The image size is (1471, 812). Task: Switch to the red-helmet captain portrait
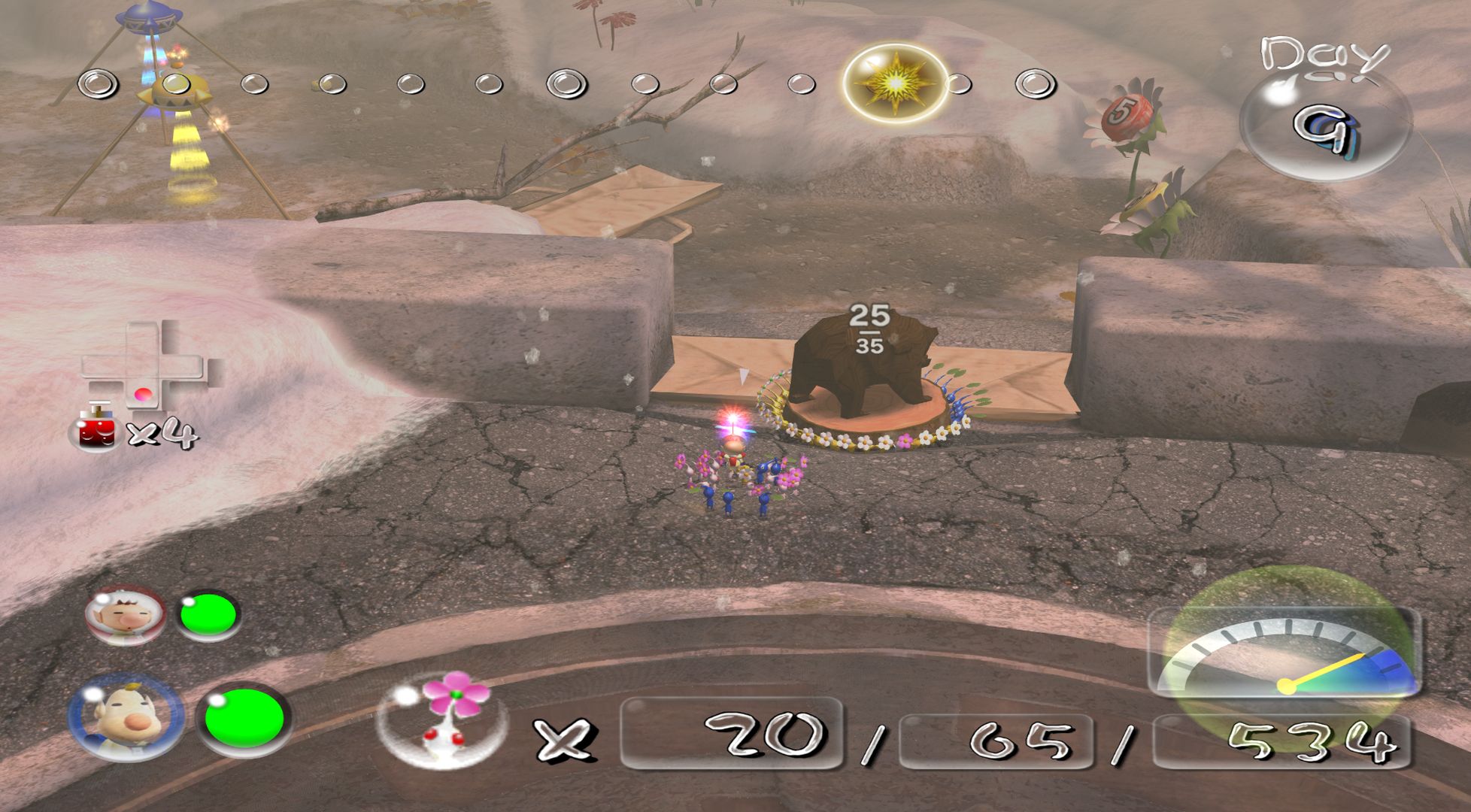coord(124,614)
